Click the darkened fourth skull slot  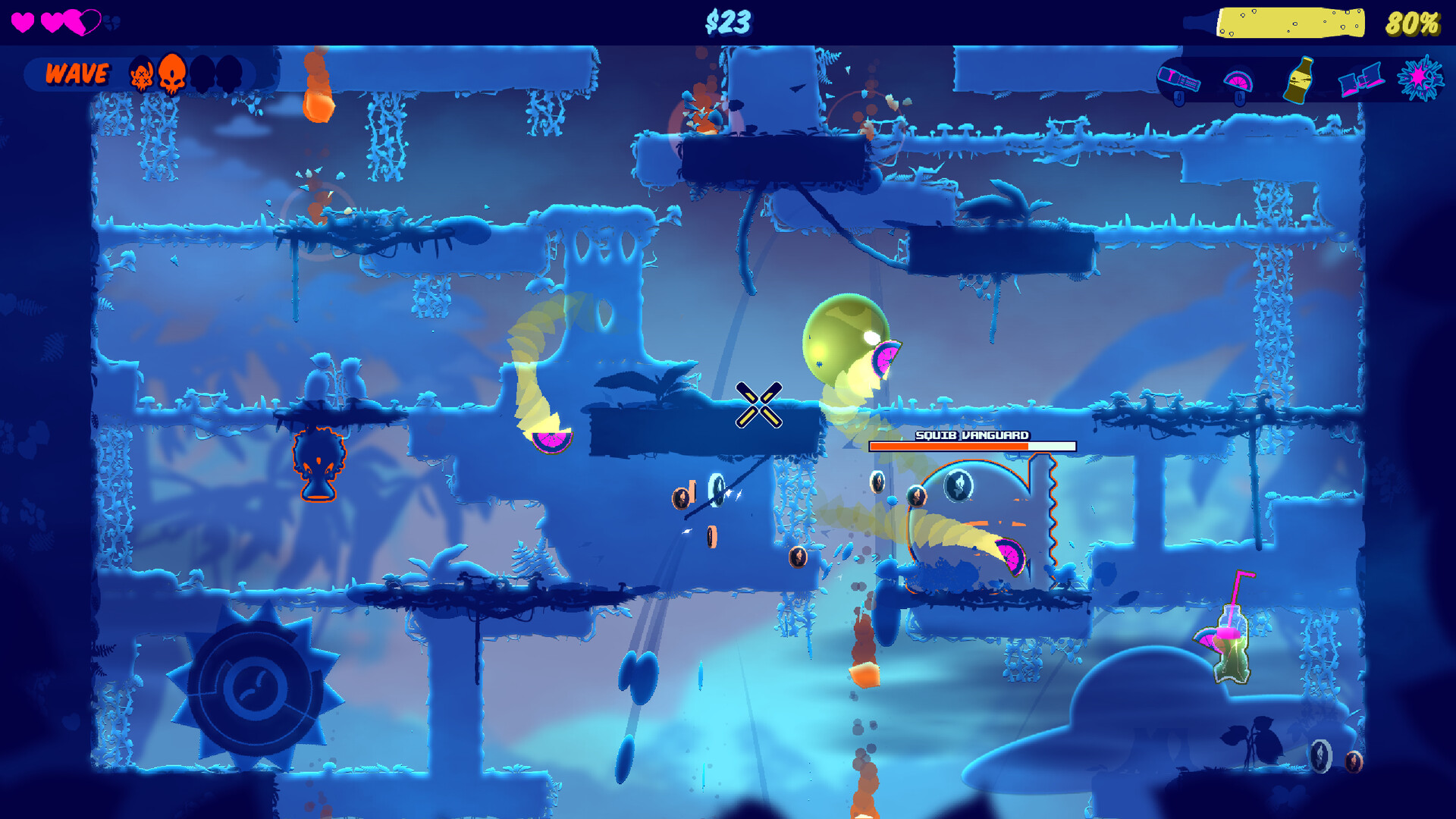(227, 73)
